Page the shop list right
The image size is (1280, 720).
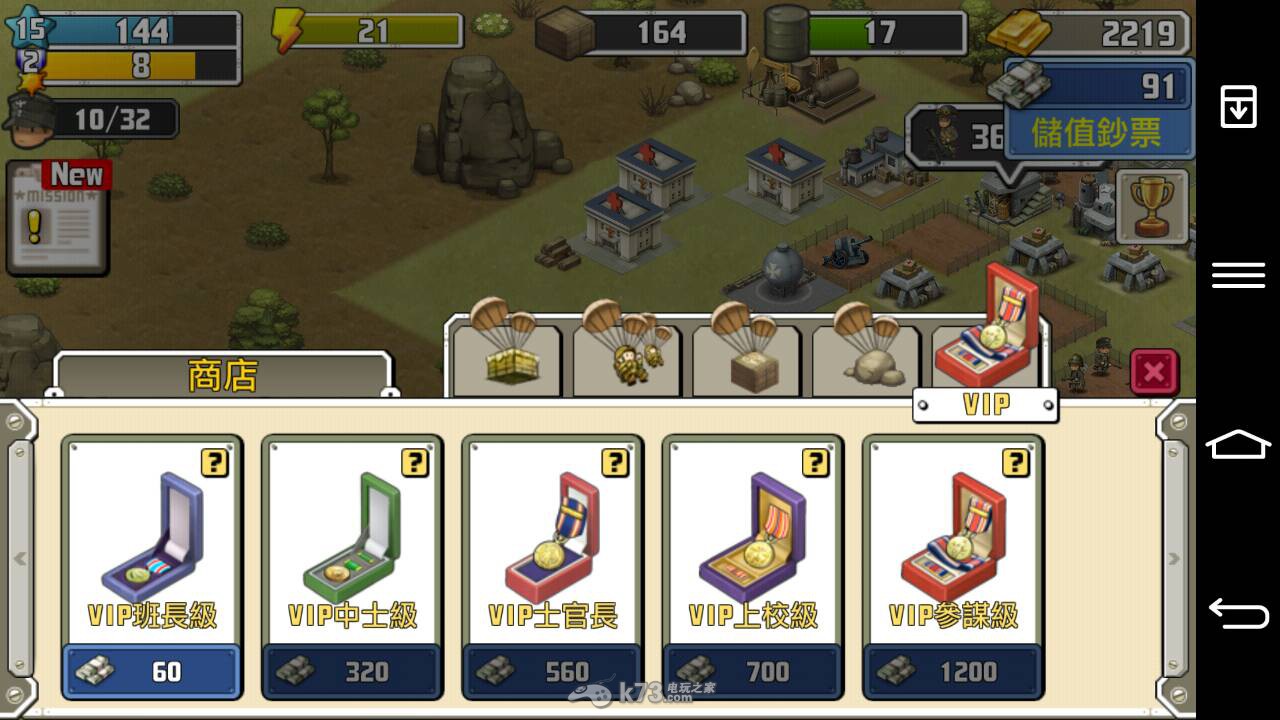pyautogui.click(x=1174, y=558)
